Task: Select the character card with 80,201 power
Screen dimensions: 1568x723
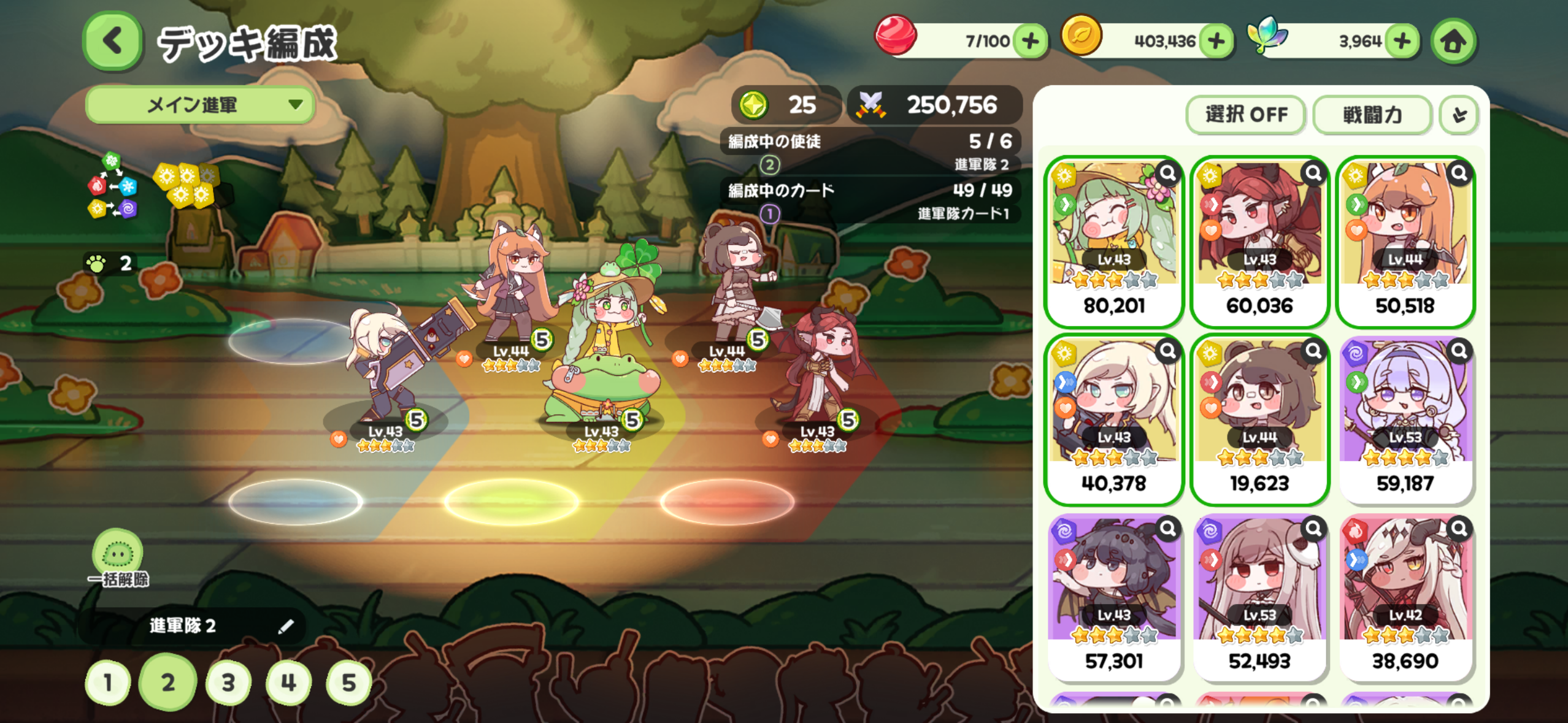Action: click(x=1113, y=241)
